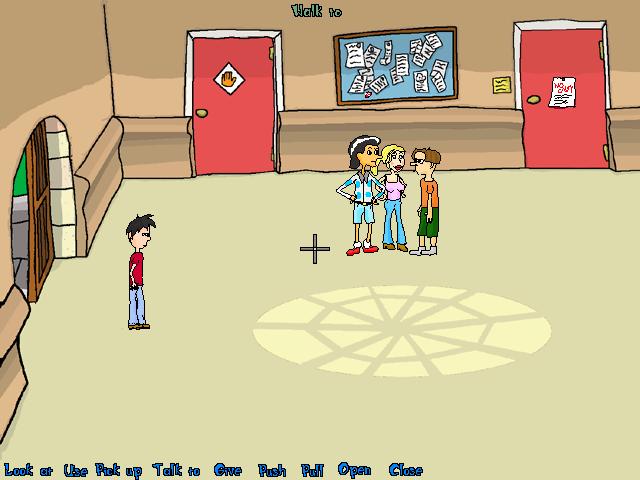This screenshot has height=480, width=640.
Task: Select the "Look at" verb
Action: point(28,470)
